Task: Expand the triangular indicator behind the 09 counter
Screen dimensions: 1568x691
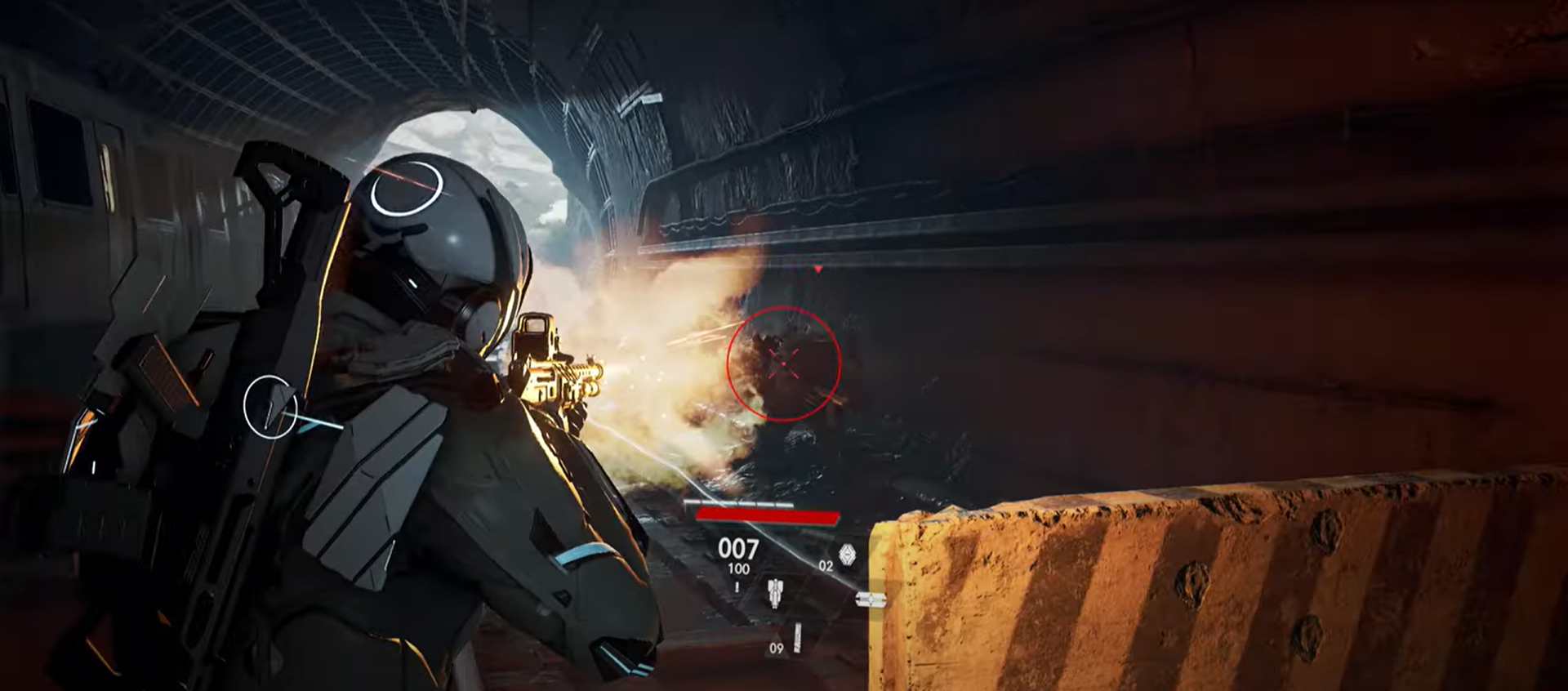Action: 778,644
